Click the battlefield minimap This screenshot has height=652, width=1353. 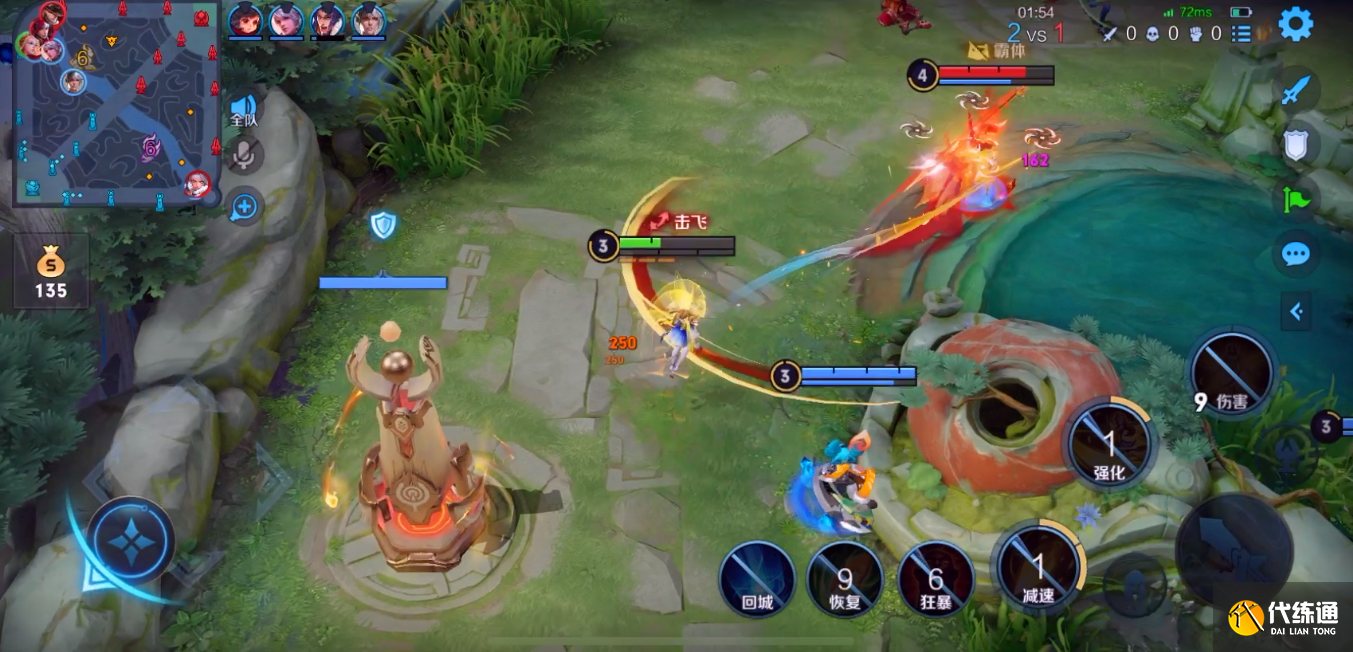click(116, 104)
